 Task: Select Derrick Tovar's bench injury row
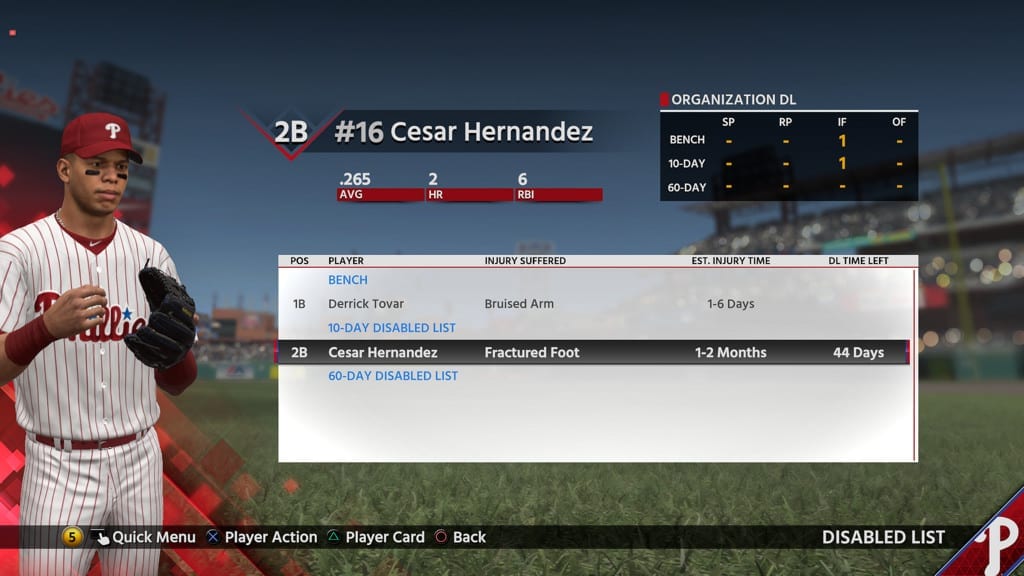click(x=596, y=304)
